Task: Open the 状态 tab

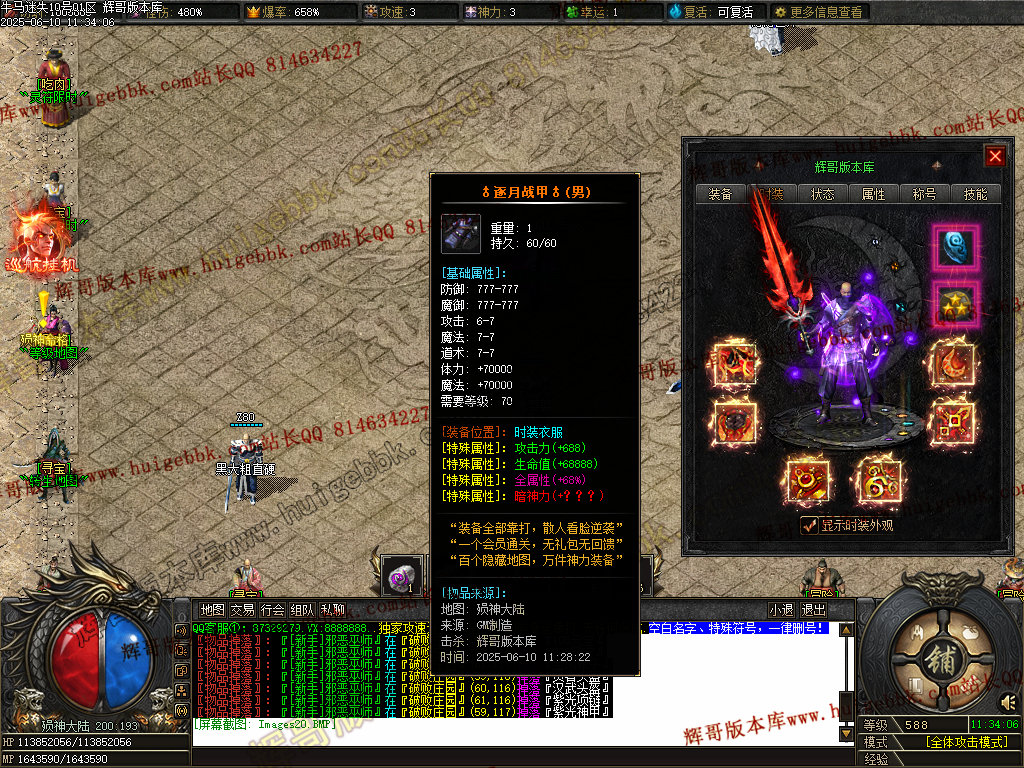Action: 823,194
